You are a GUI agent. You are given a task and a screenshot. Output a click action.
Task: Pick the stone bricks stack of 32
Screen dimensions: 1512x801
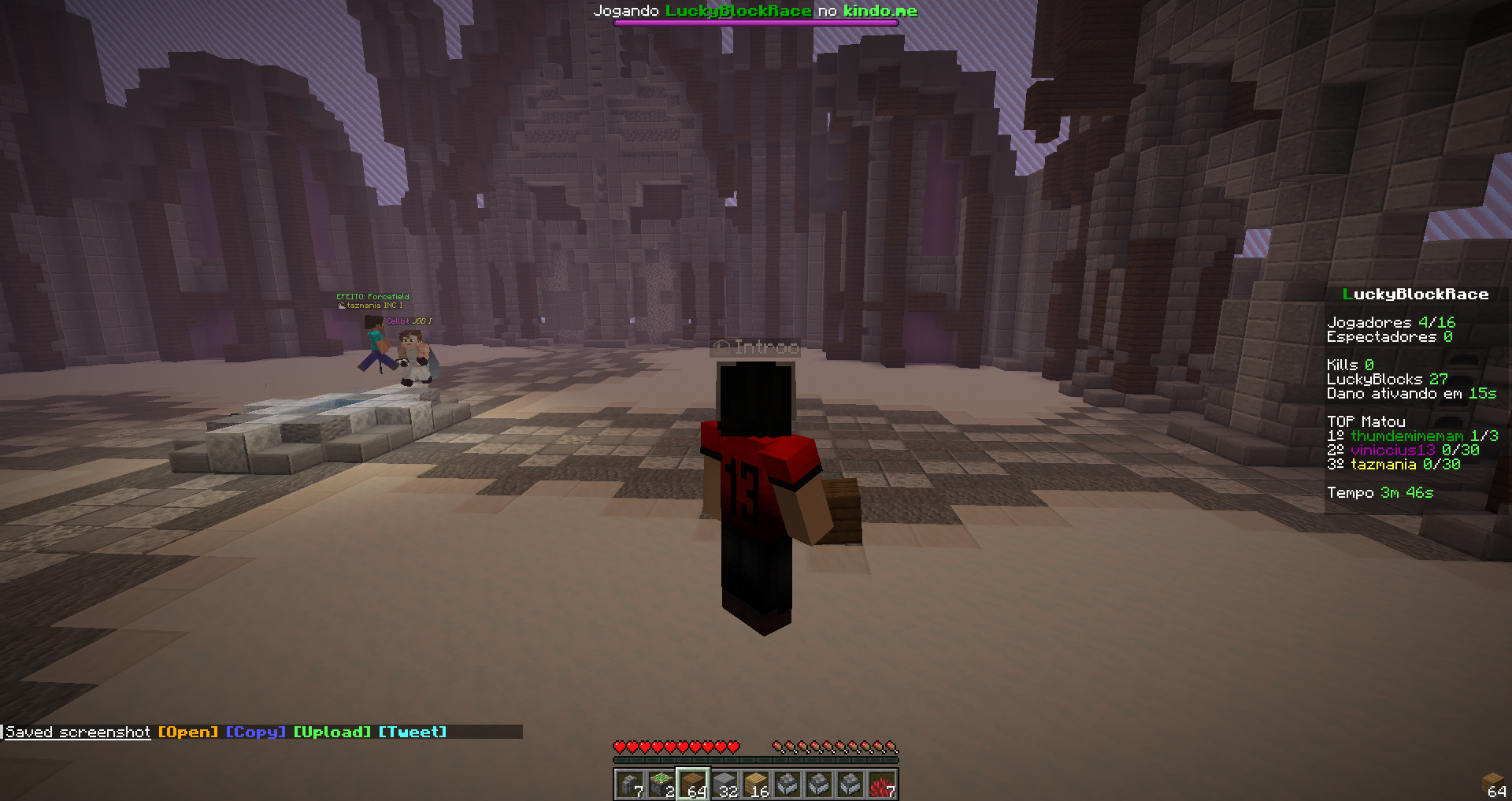(724, 784)
